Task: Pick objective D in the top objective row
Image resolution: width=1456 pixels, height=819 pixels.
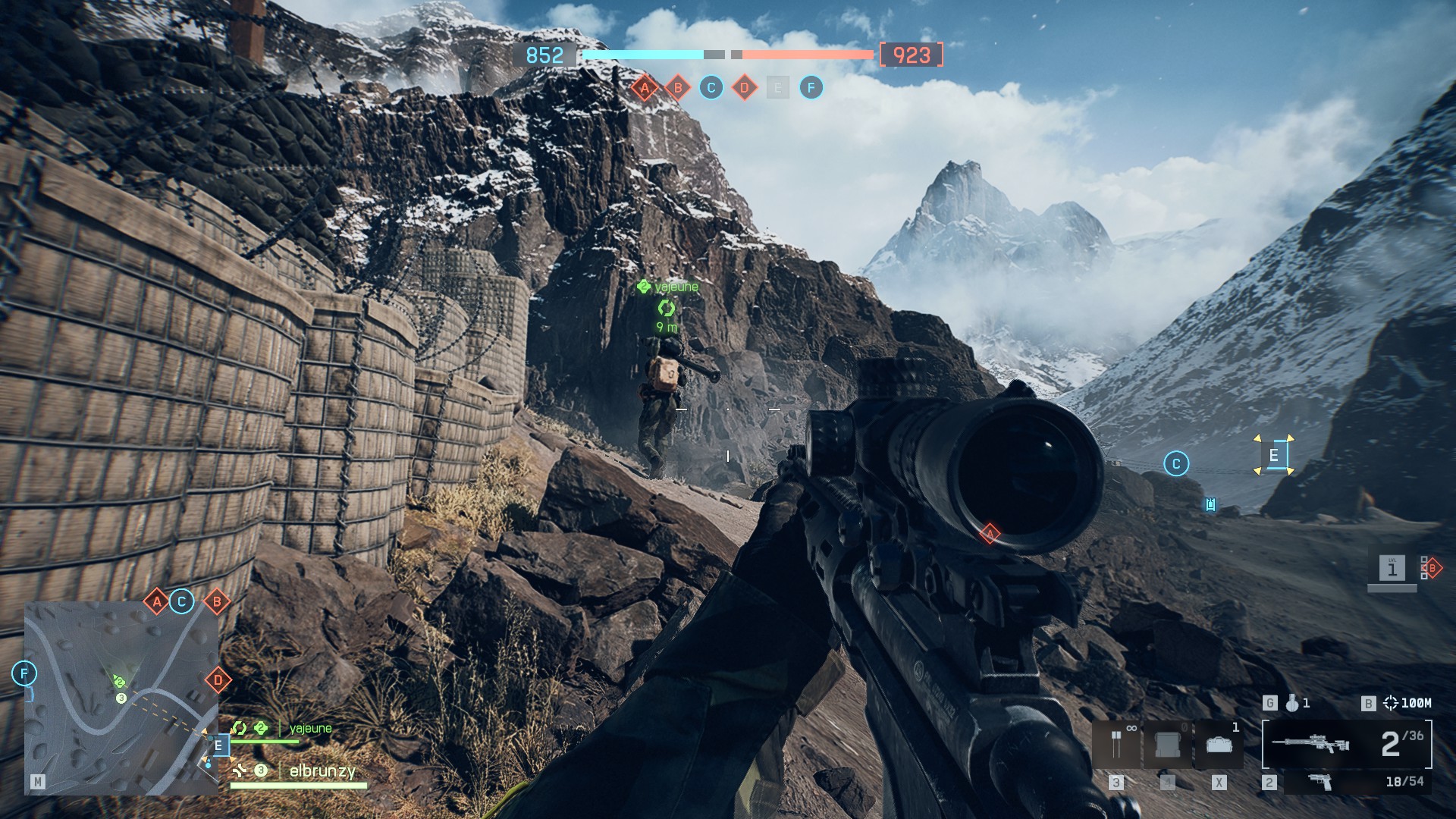Action: tap(745, 88)
